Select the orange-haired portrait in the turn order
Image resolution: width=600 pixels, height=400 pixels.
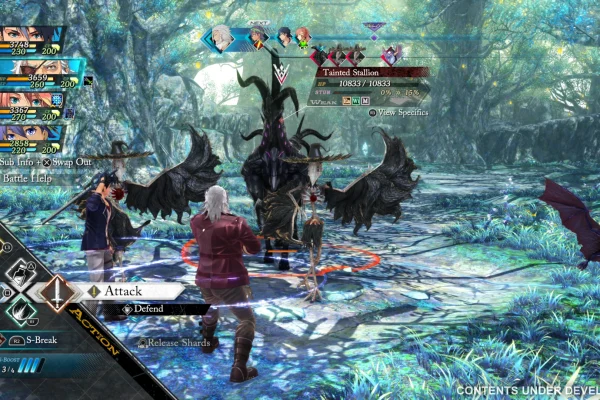(x=303, y=38)
